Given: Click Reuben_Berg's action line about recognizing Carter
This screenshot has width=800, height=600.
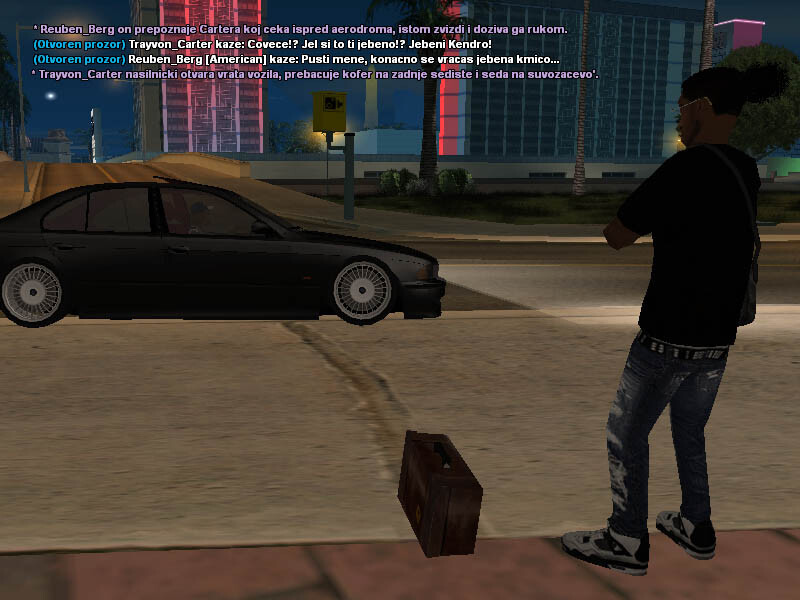Looking at the screenshot, I should coord(300,30).
